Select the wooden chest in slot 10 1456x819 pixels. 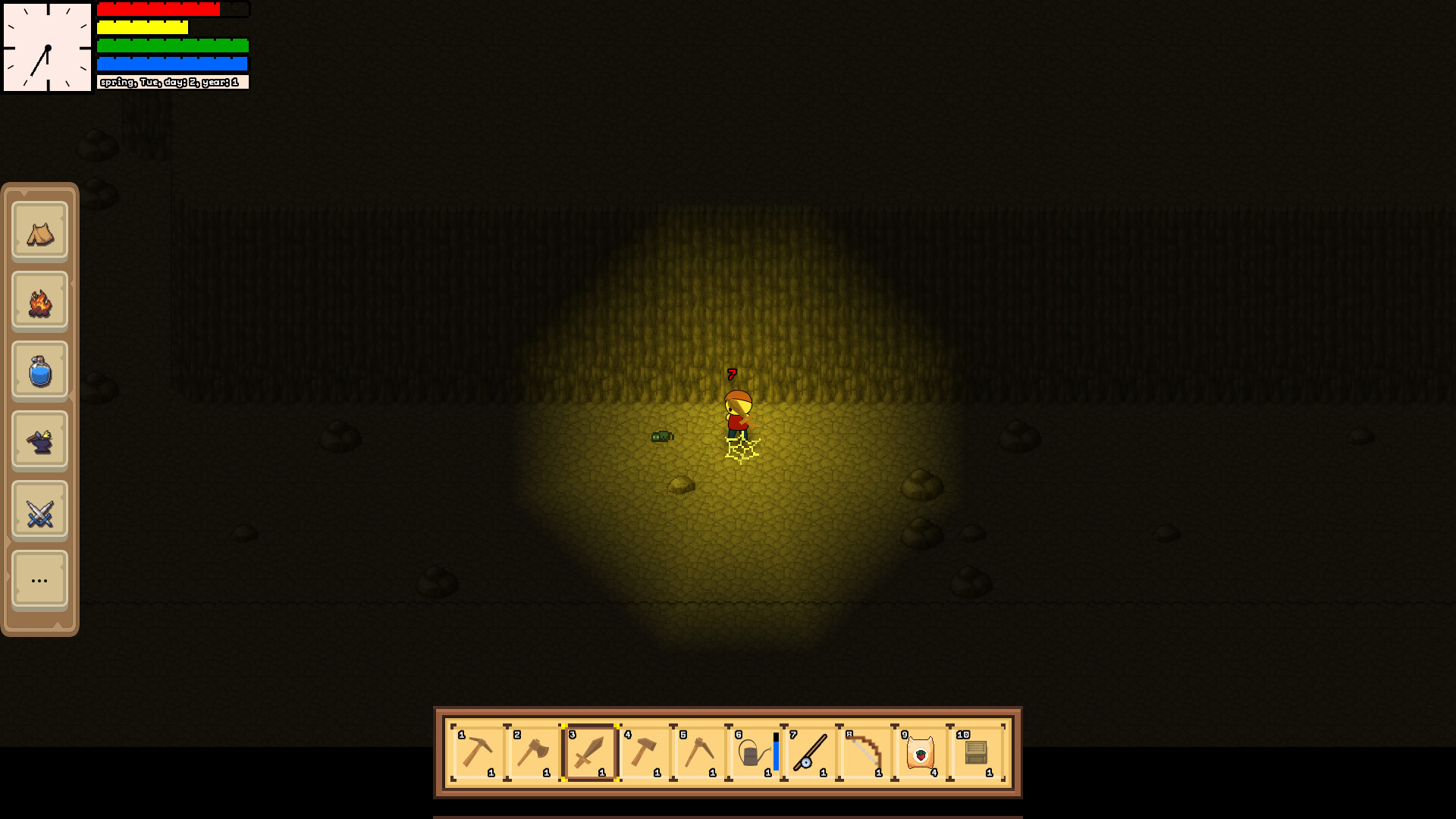(977, 751)
